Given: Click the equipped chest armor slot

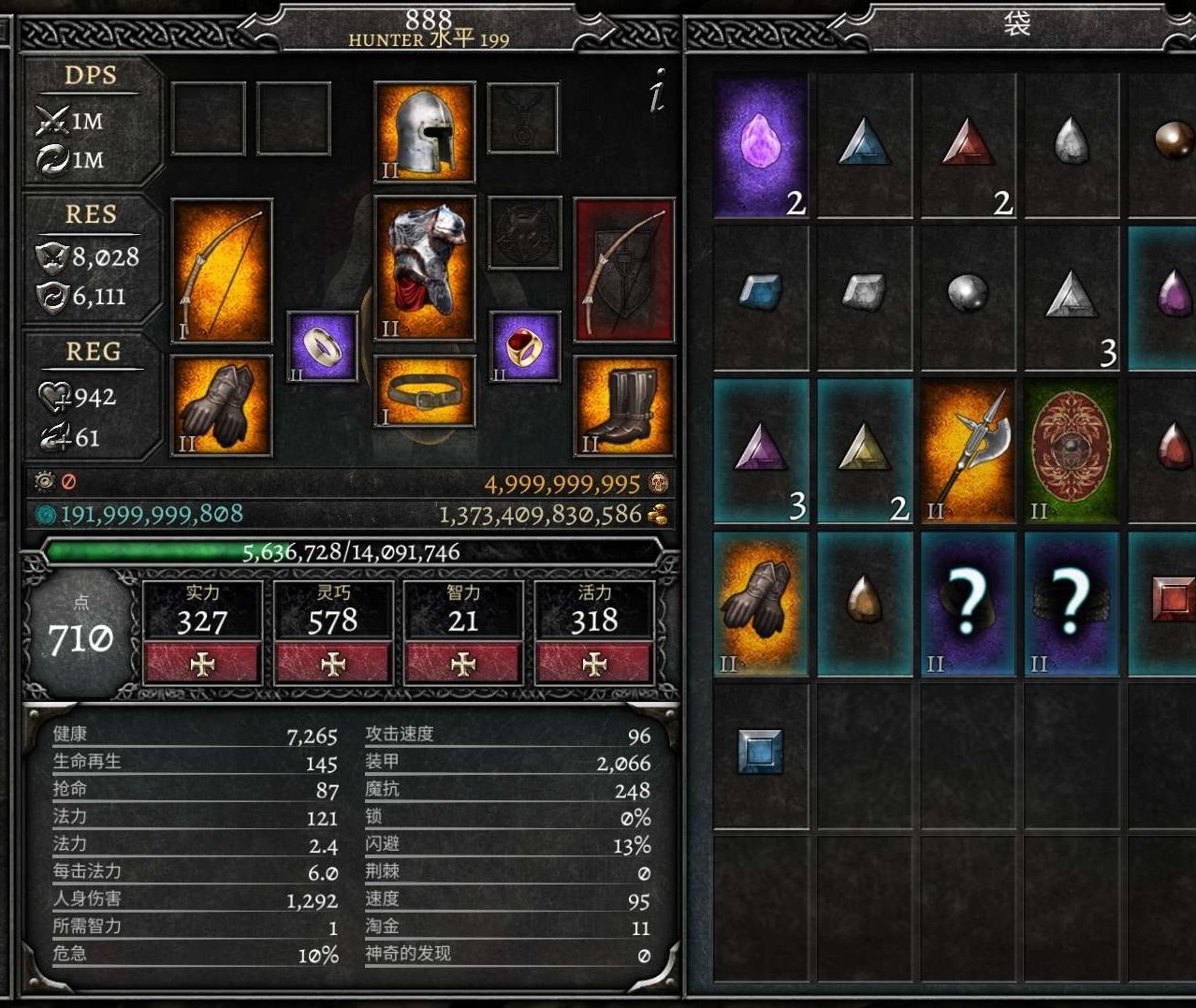Looking at the screenshot, I should [x=424, y=269].
